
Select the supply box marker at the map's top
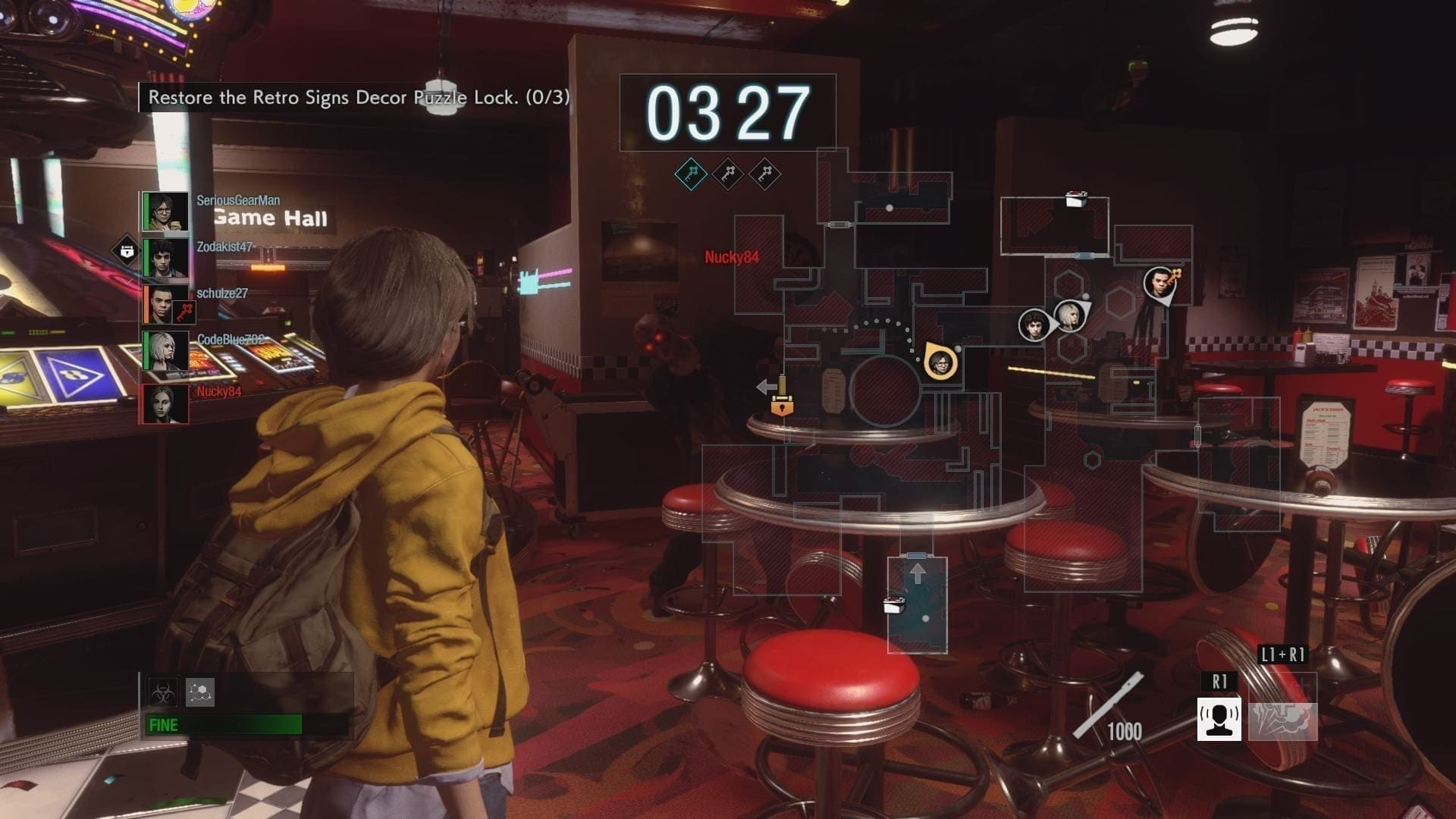(x=1076, y=199)
